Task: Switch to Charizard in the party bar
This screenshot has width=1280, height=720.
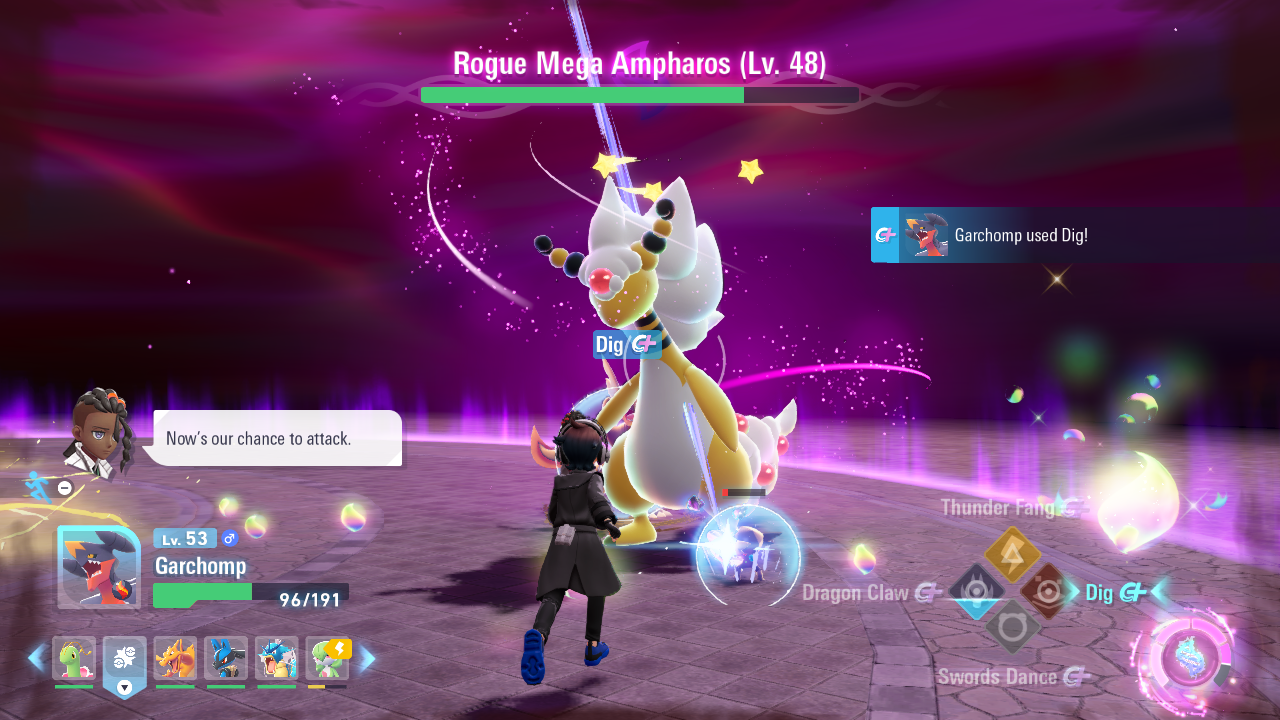Action: (x=175, y=658)
